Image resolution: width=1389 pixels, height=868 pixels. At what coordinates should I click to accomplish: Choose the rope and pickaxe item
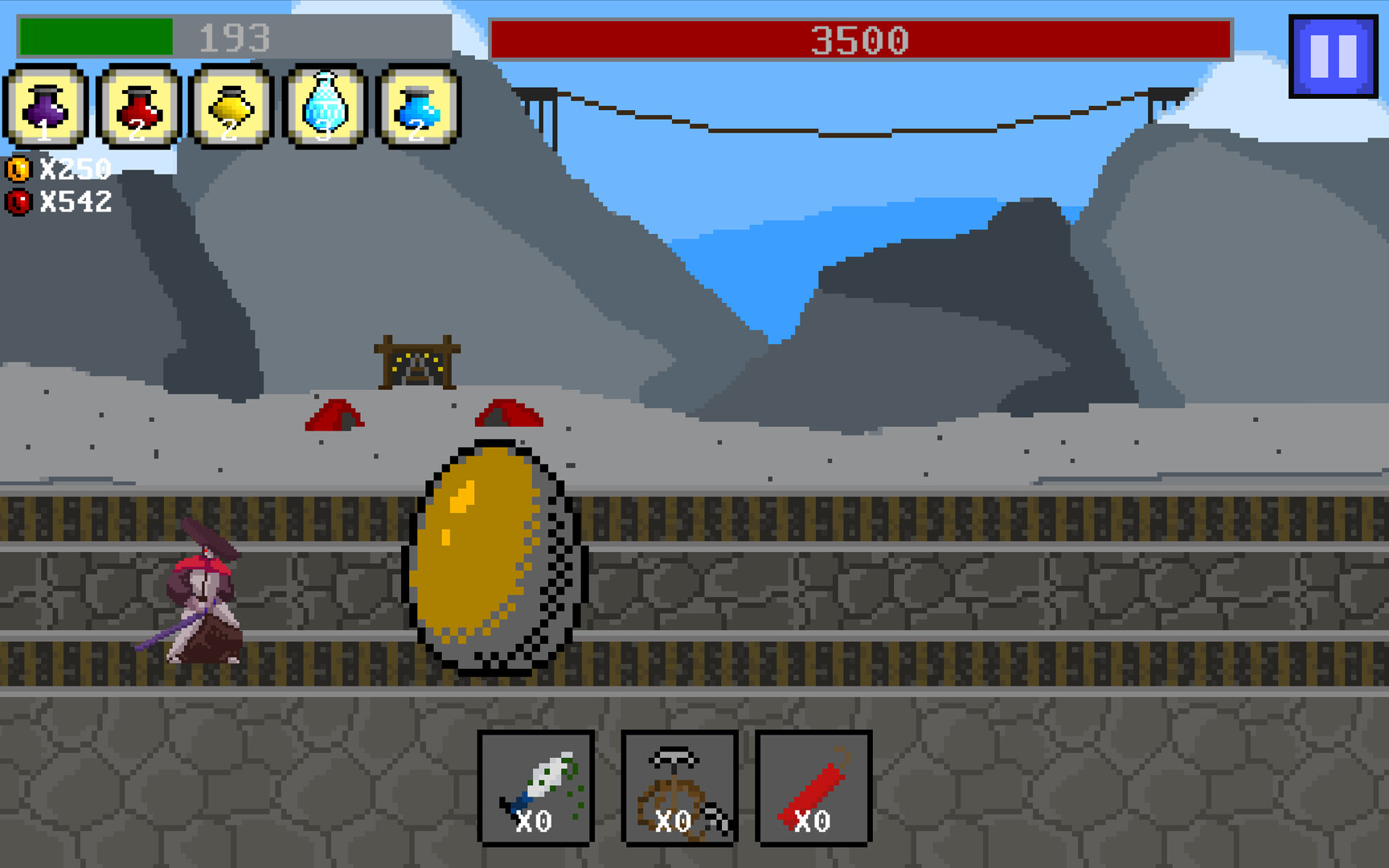click(678, 788)
